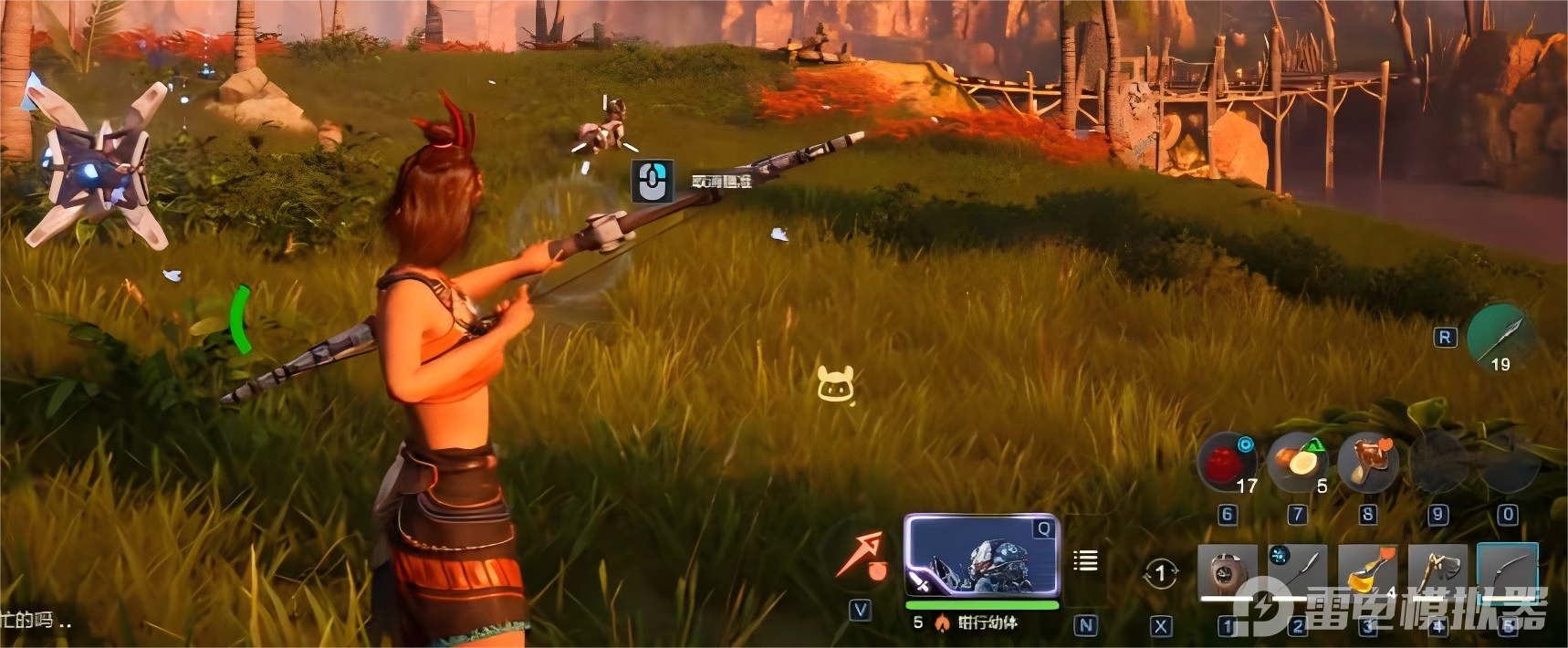Select the arrow ammo icon showing 19

(1500, 337)
